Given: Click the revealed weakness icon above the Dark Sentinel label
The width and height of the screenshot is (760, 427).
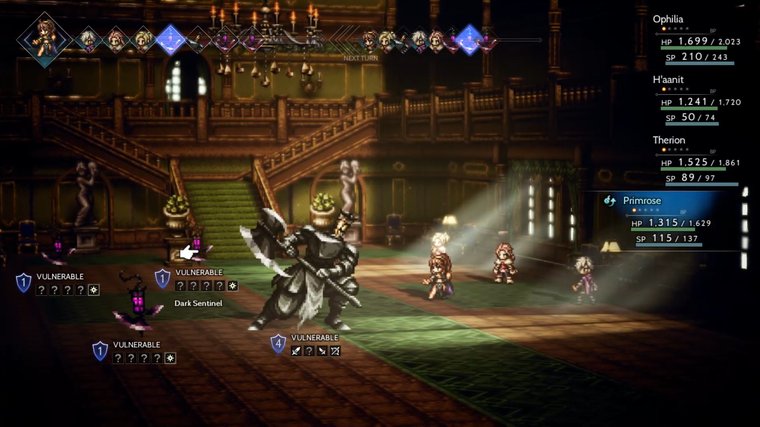Looking at the screenshot, I should coord(233,286).
